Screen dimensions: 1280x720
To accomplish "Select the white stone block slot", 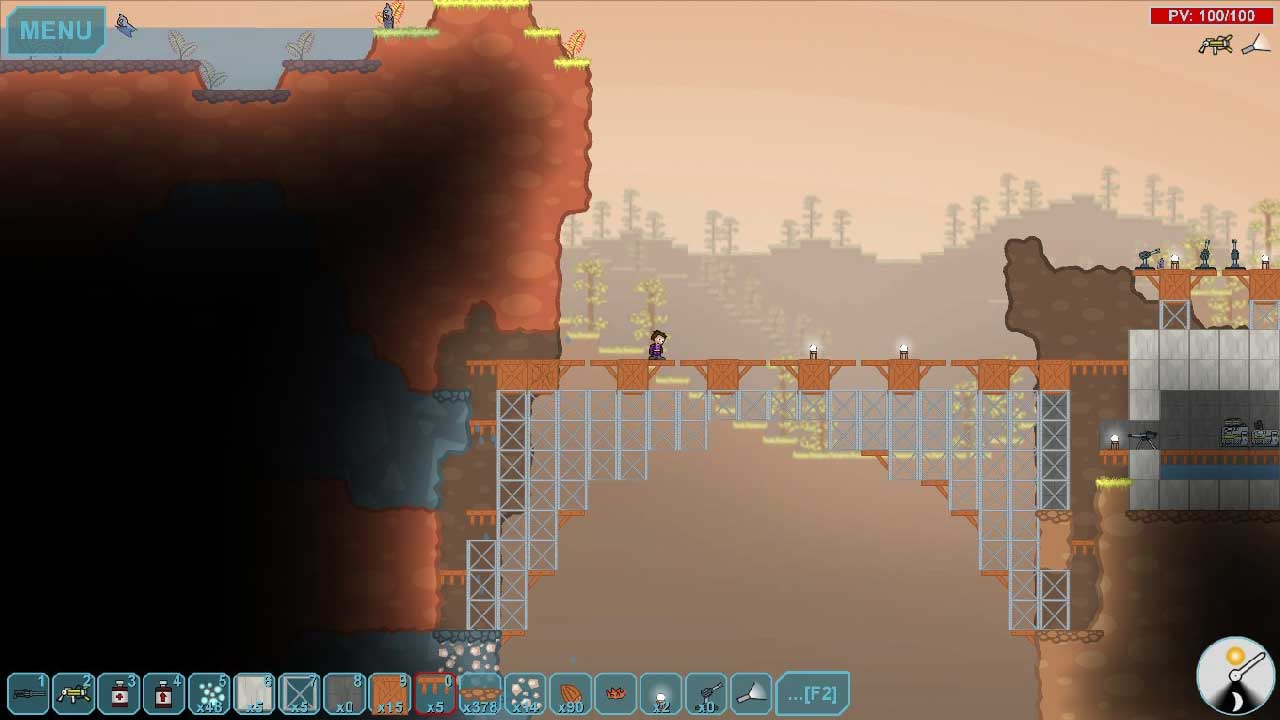I will (x=254, y=693).
